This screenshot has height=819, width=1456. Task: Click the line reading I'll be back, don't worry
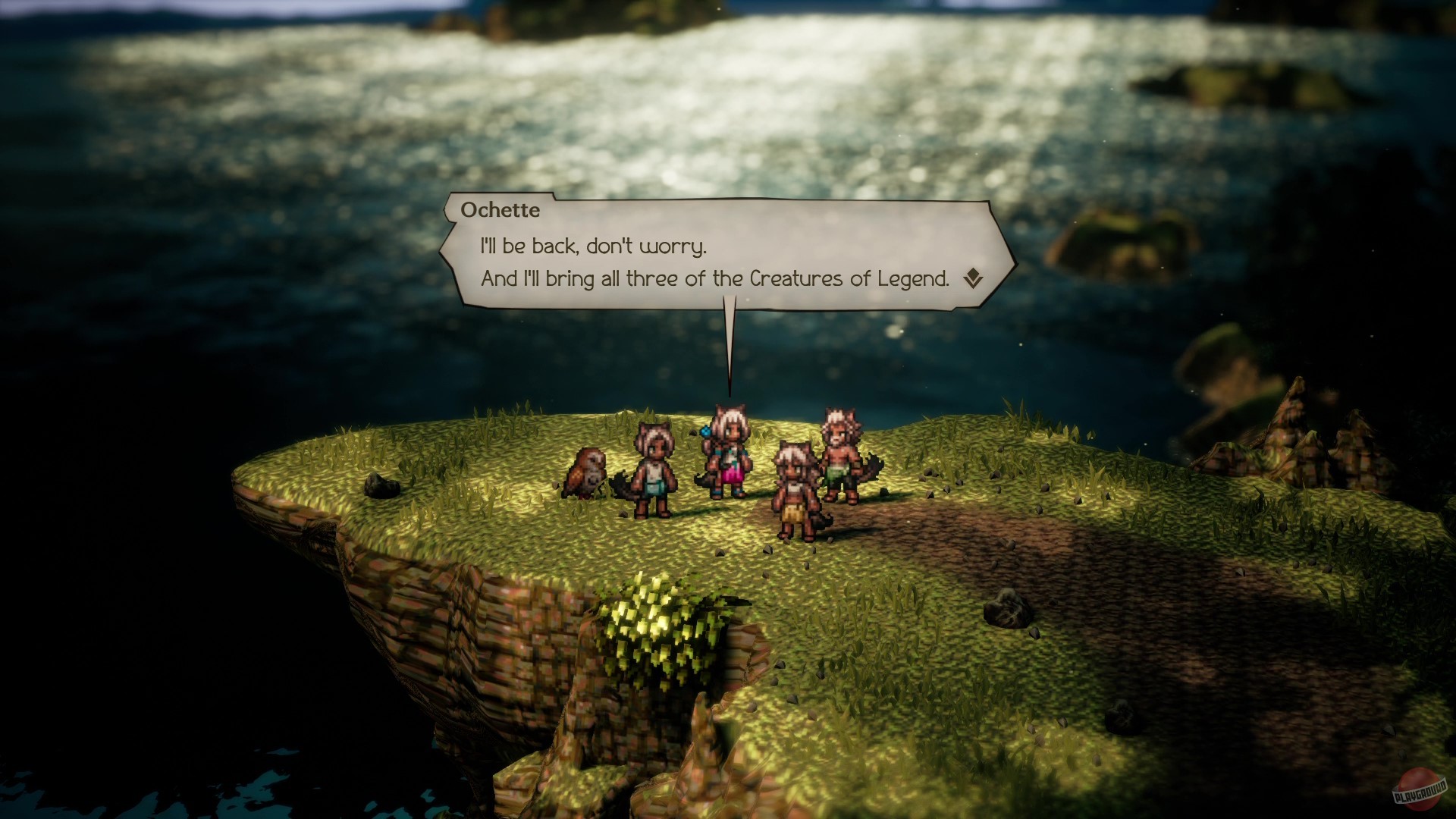click(x=590, y=246)
